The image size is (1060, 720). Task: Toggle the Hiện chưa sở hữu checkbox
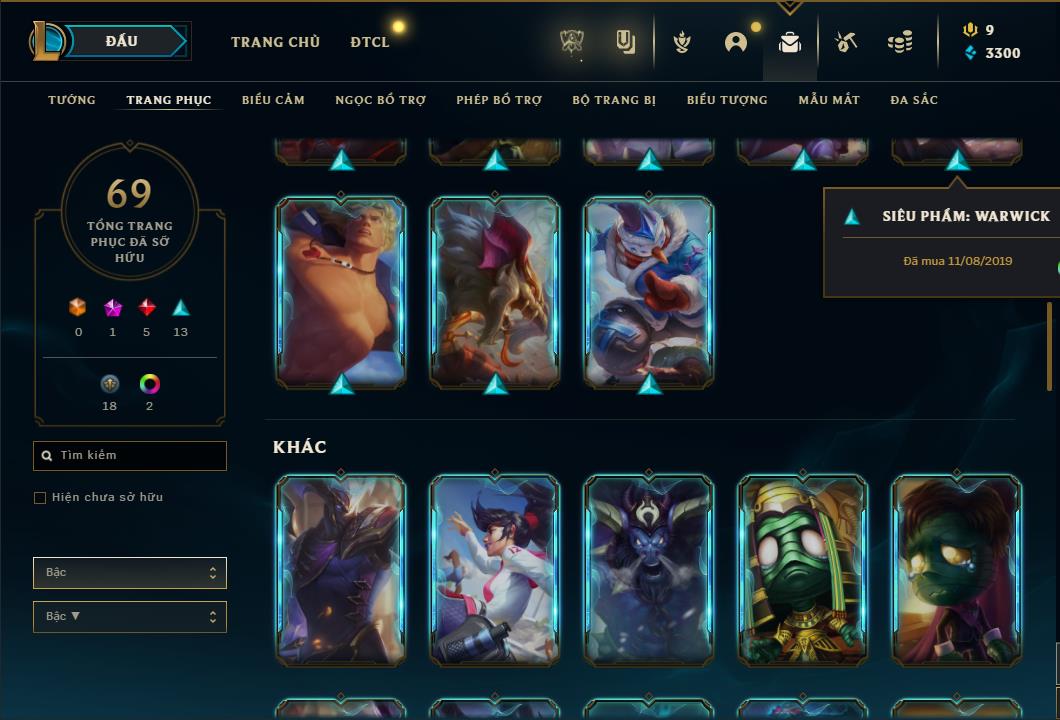(x=40, y=498)
